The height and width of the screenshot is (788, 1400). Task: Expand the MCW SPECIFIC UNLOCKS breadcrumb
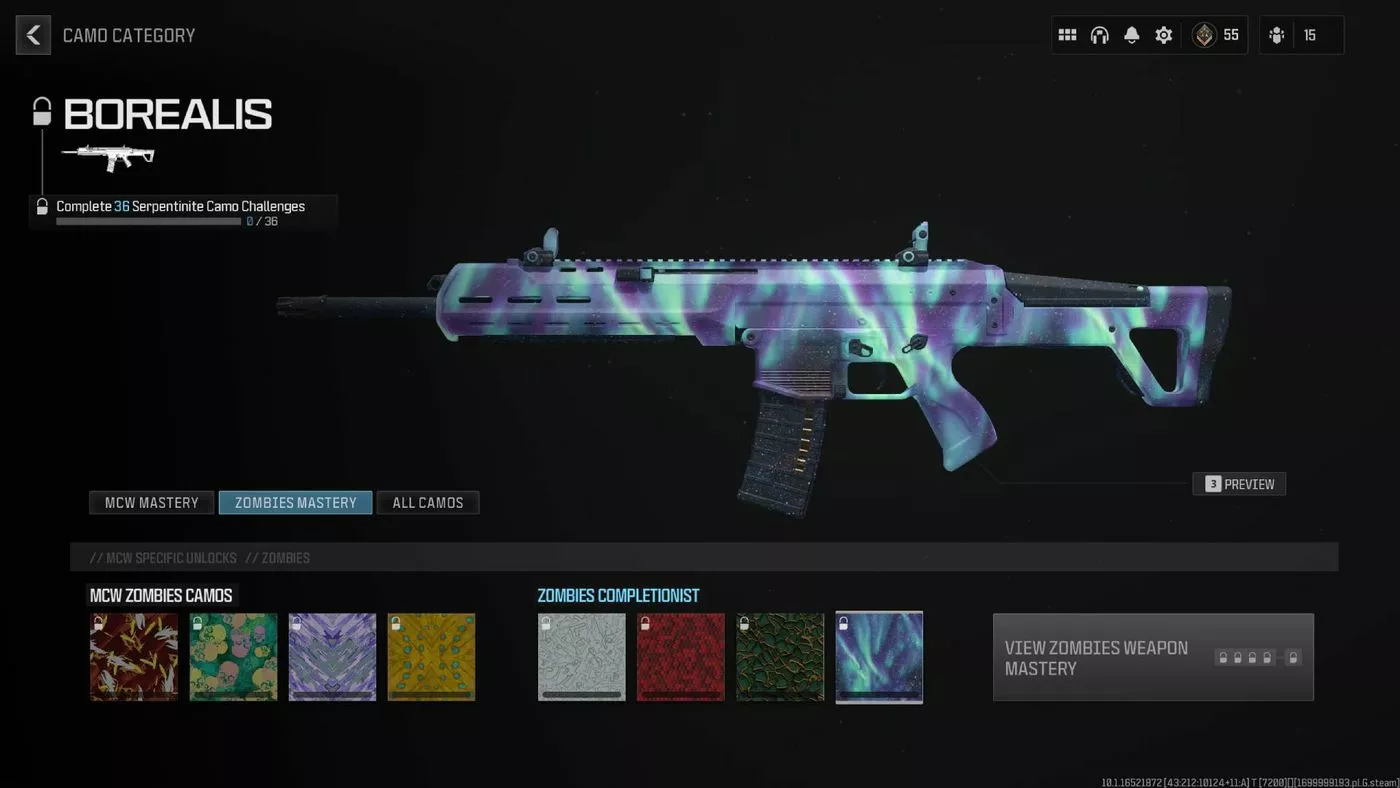[167, 557]
